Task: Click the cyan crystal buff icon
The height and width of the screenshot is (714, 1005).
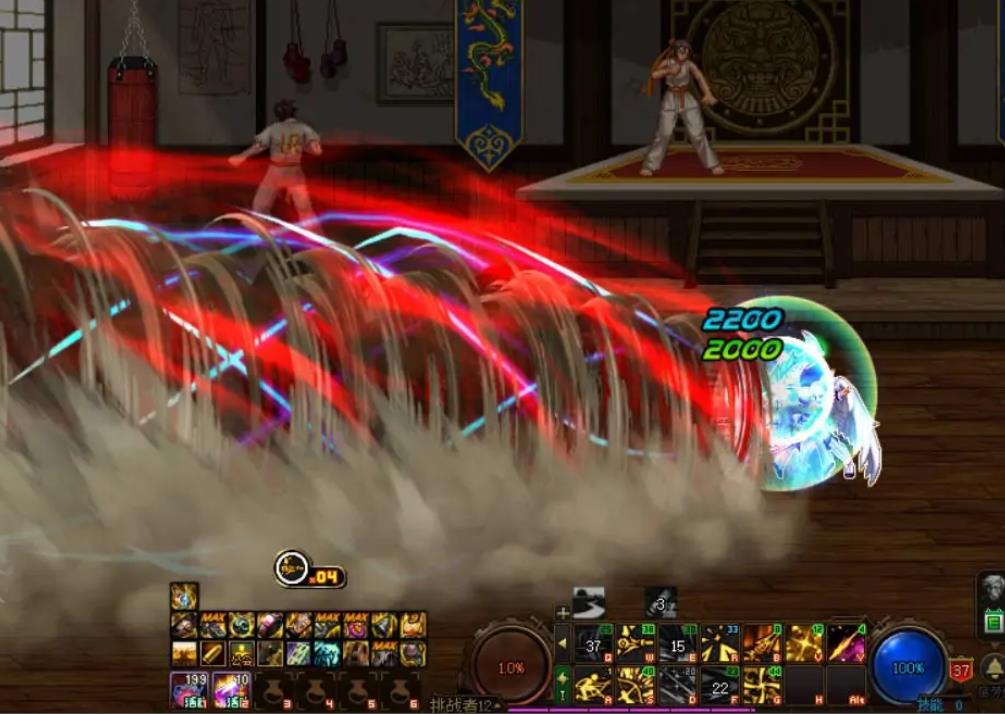Action: coord(327,653)
